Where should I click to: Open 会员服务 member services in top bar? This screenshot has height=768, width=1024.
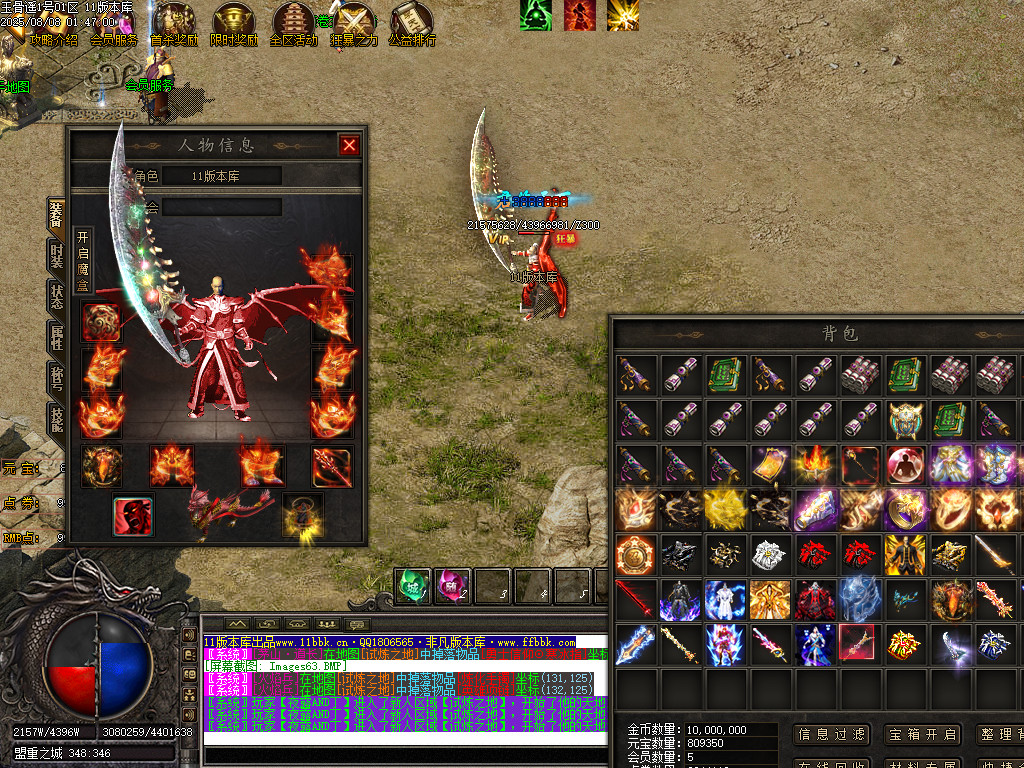point(114,41)
